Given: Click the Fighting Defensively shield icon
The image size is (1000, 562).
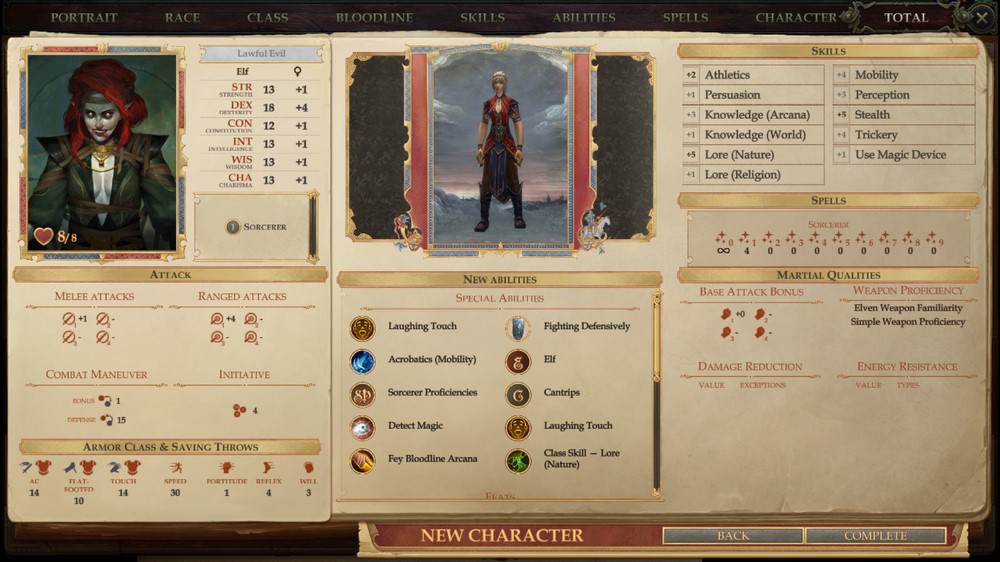Looking at the screenshot, I should [x=518, y=327].
